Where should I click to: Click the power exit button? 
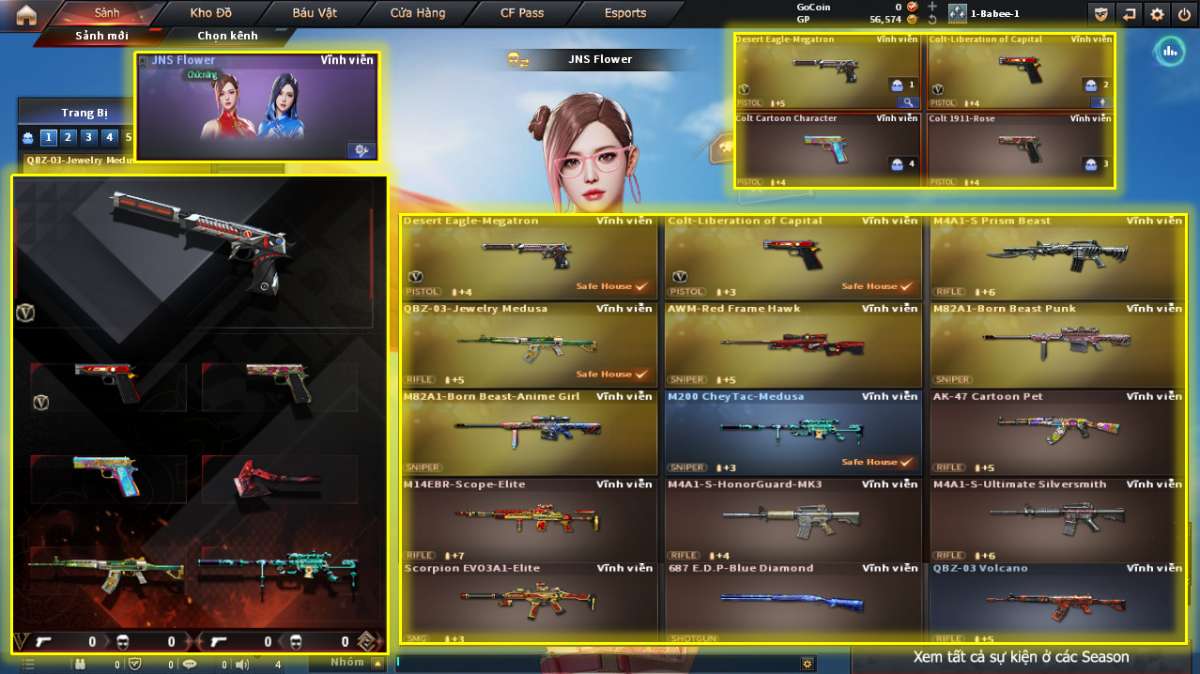(1185, 14)
